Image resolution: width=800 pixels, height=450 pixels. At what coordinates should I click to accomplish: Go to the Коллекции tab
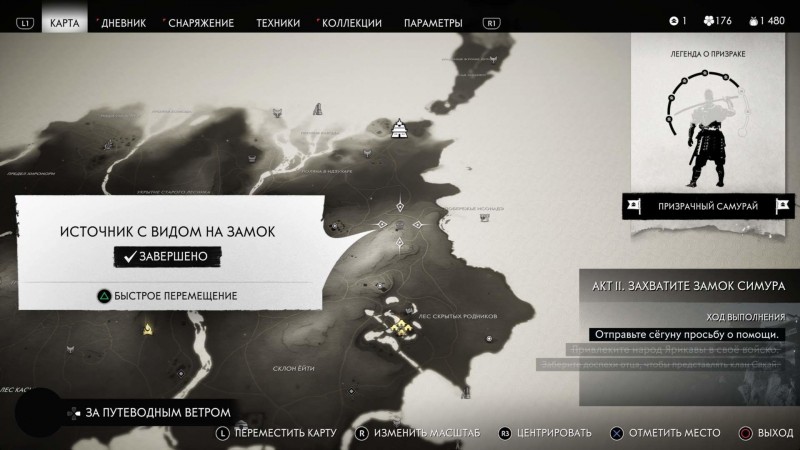tap(349, 22)
